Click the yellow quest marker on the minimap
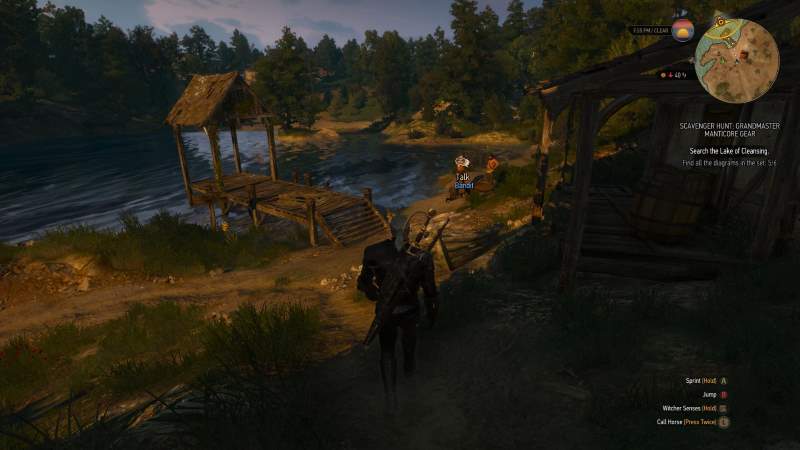This screenshot has height=450, width=800. point(723,22)
